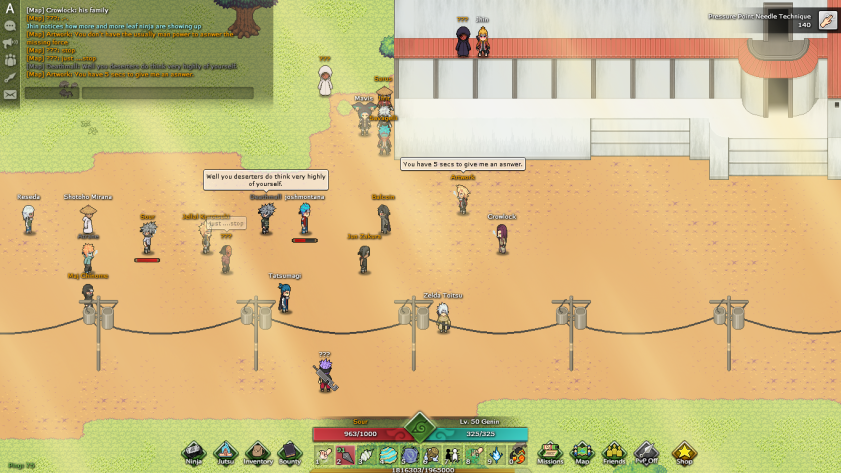841x473 pixels.
Task: Open the Friends list
Action: (614, 453)
